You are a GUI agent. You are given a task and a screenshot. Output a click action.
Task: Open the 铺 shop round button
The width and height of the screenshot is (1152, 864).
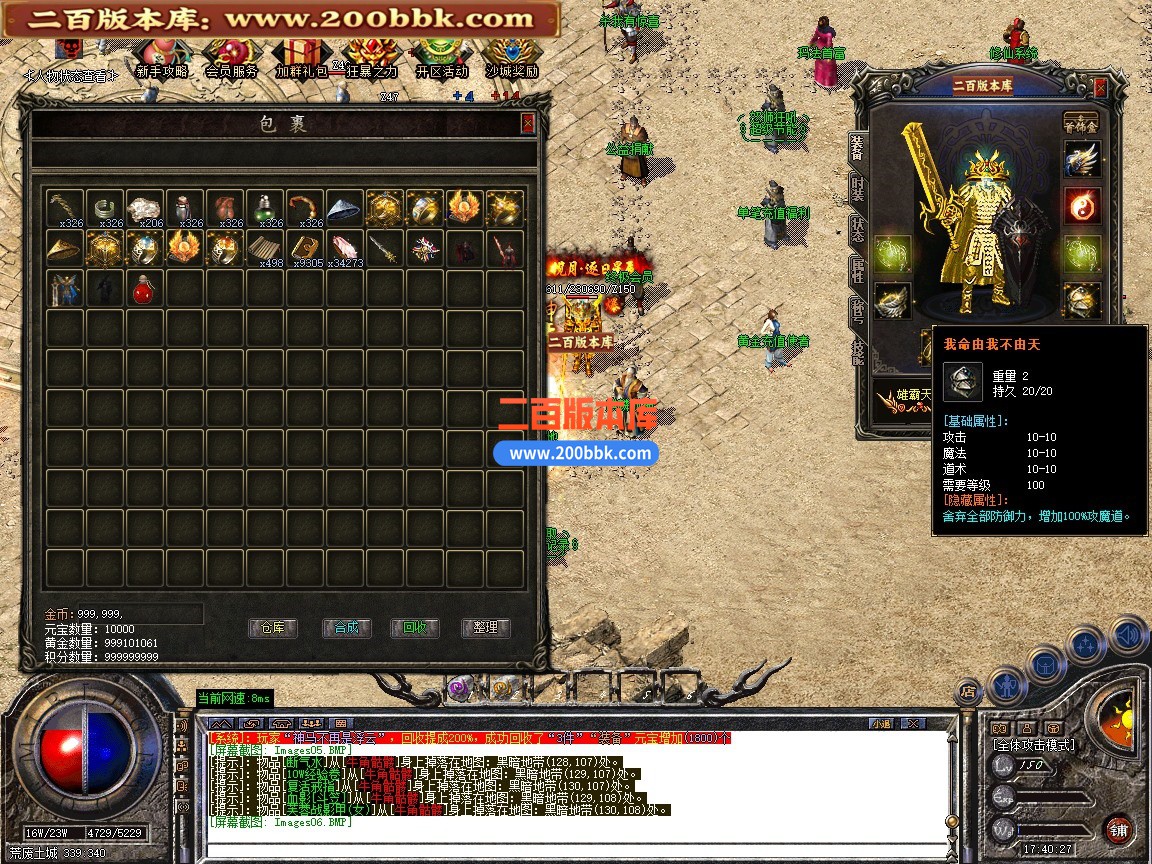[1118, 829]
